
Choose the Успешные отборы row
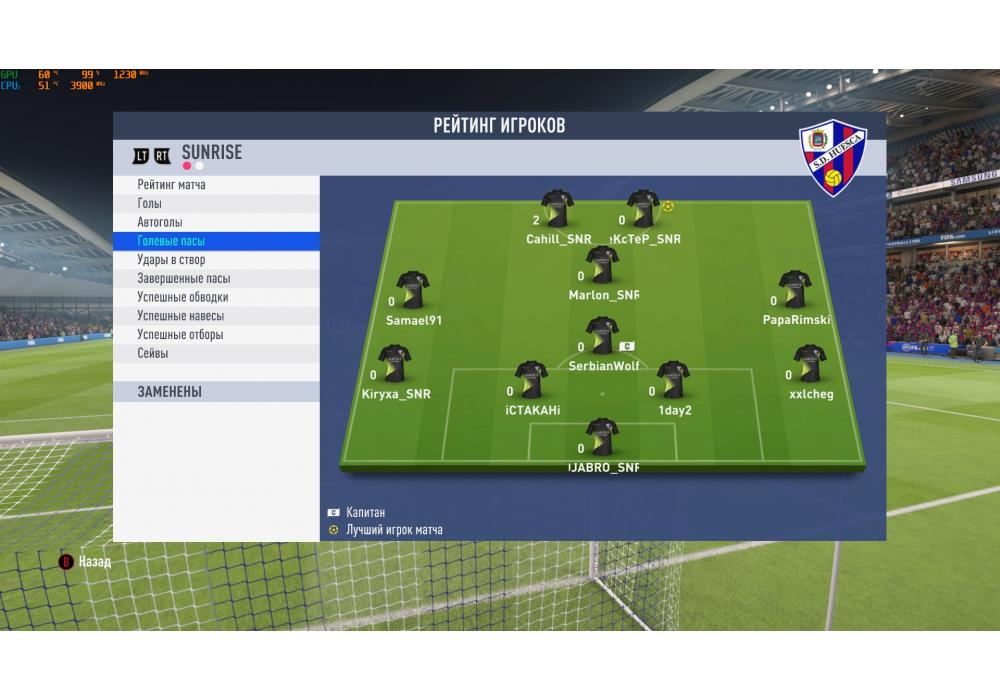click(x=180, y=335)
